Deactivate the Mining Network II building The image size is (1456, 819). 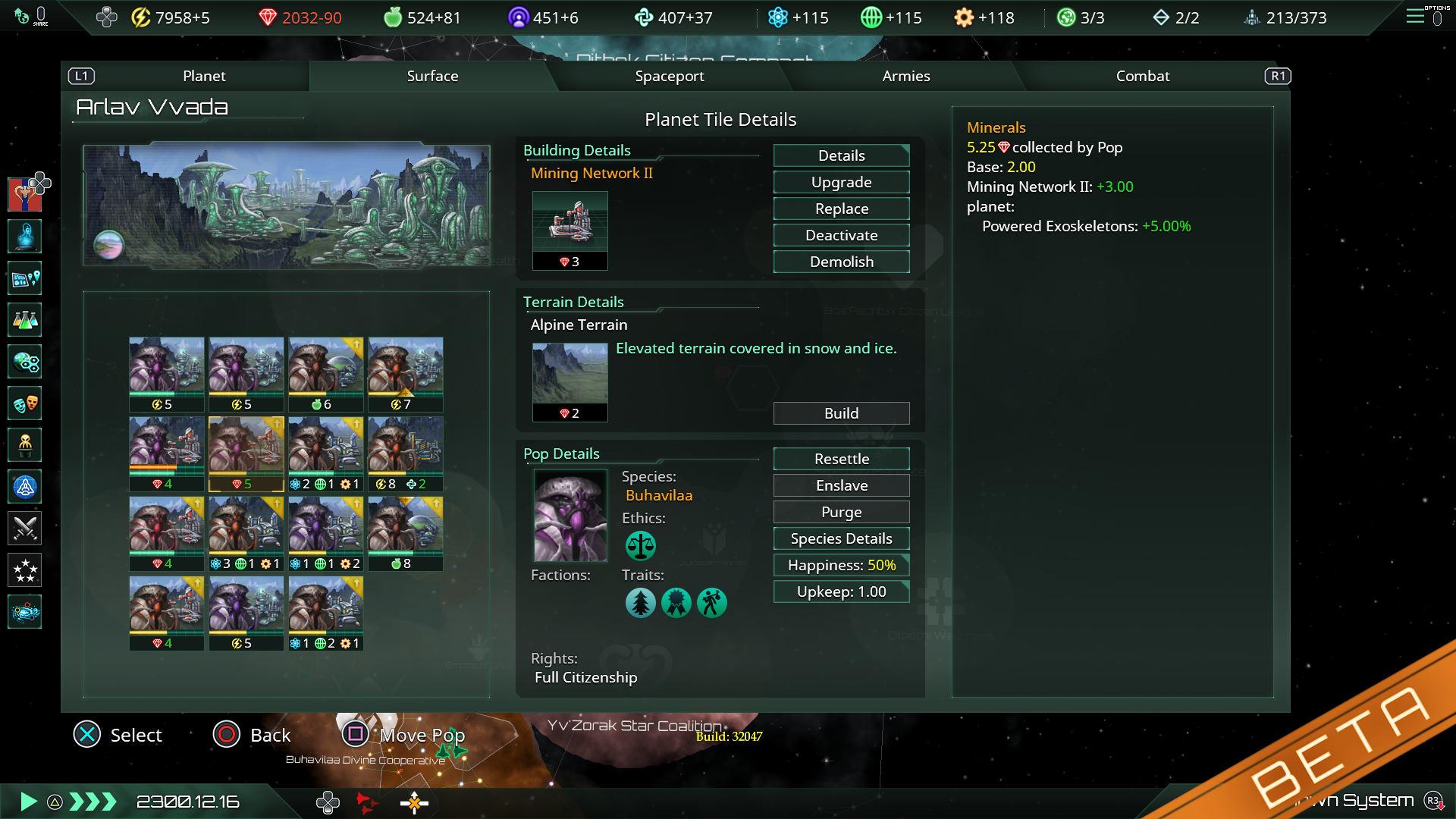pyautogui.click(x=841, y=235)
